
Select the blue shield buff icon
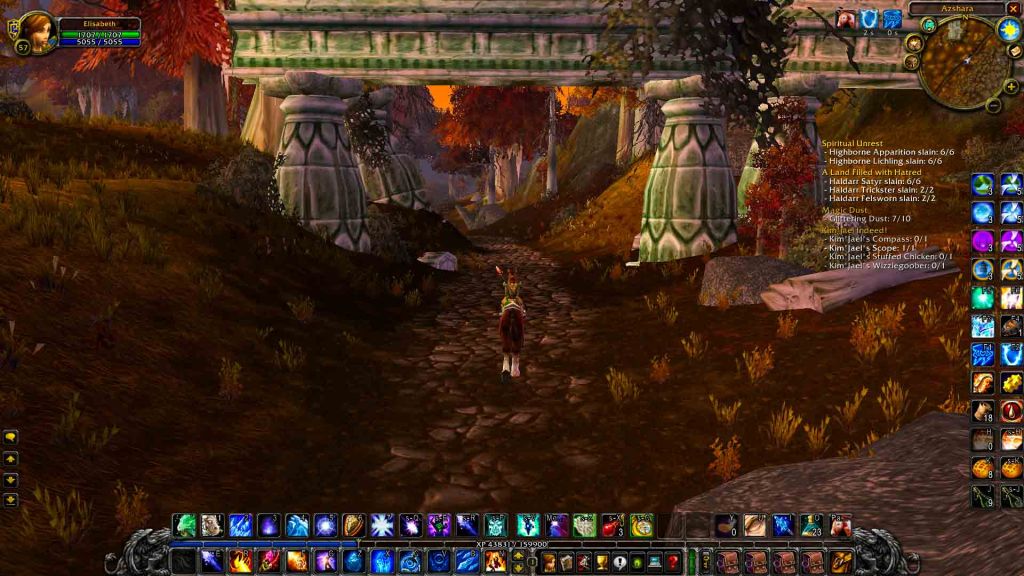869,18
